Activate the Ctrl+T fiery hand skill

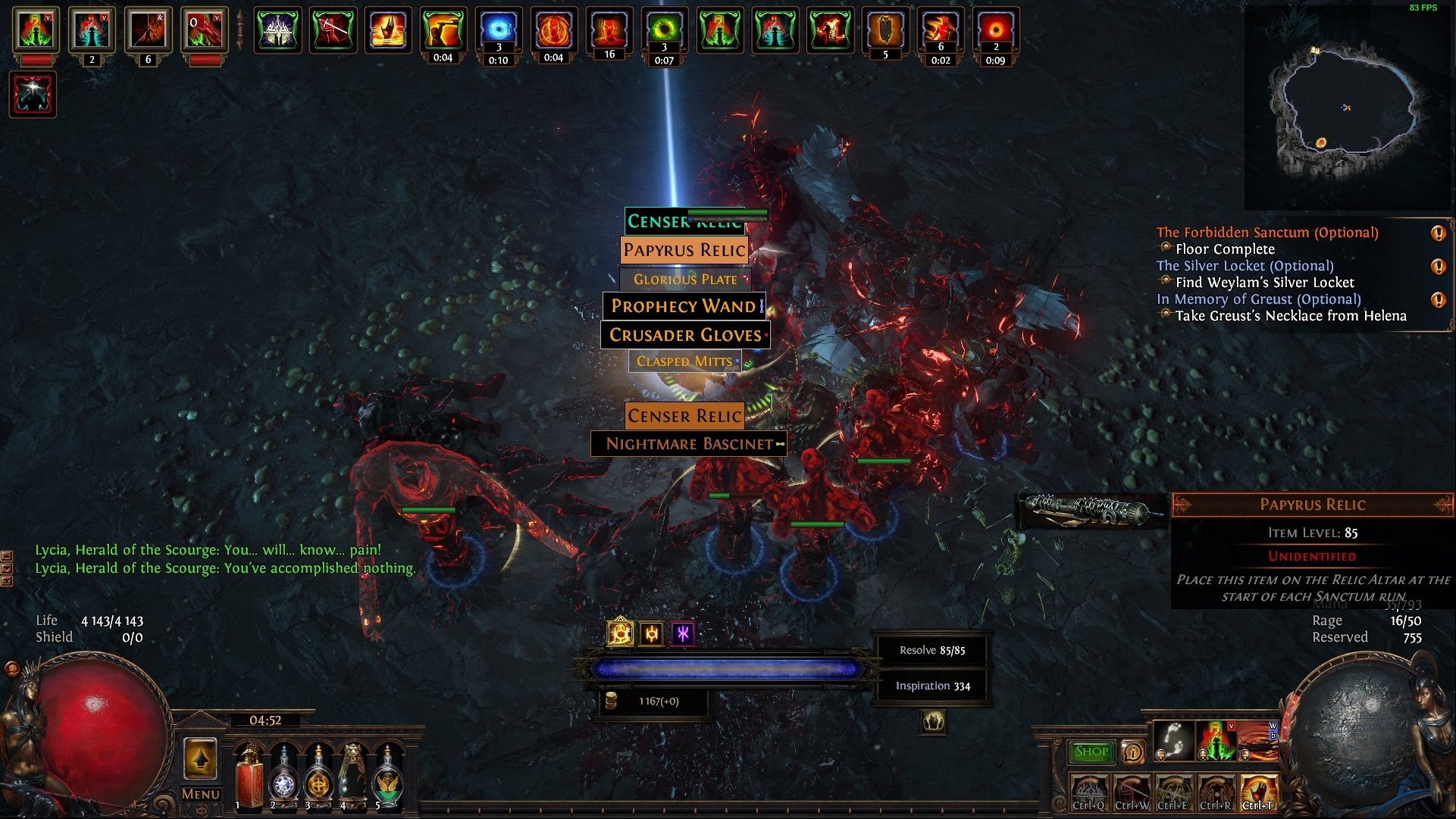pyautogui.click(x=1257, y=792)
